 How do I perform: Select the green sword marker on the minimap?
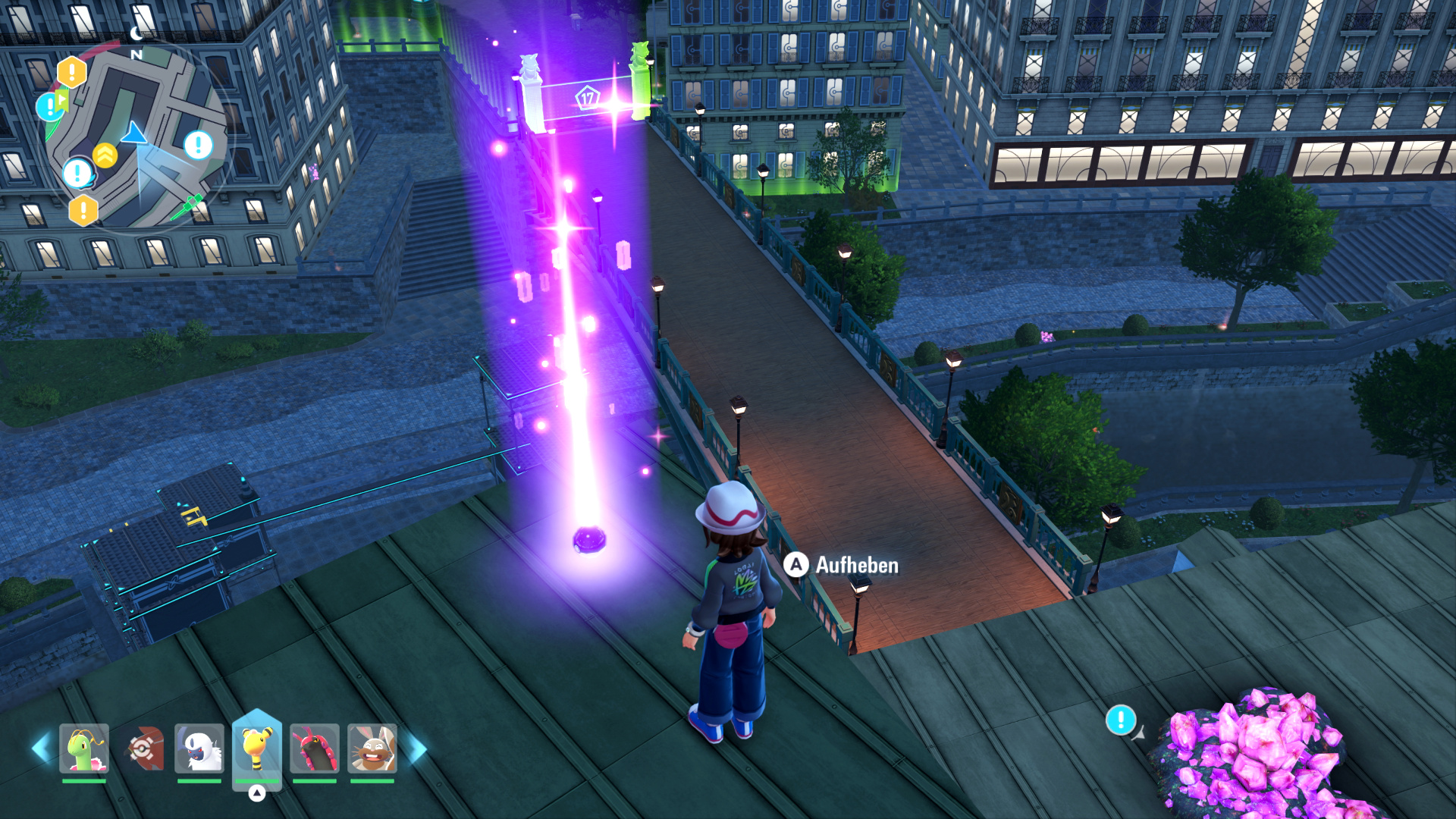point(187,206)
